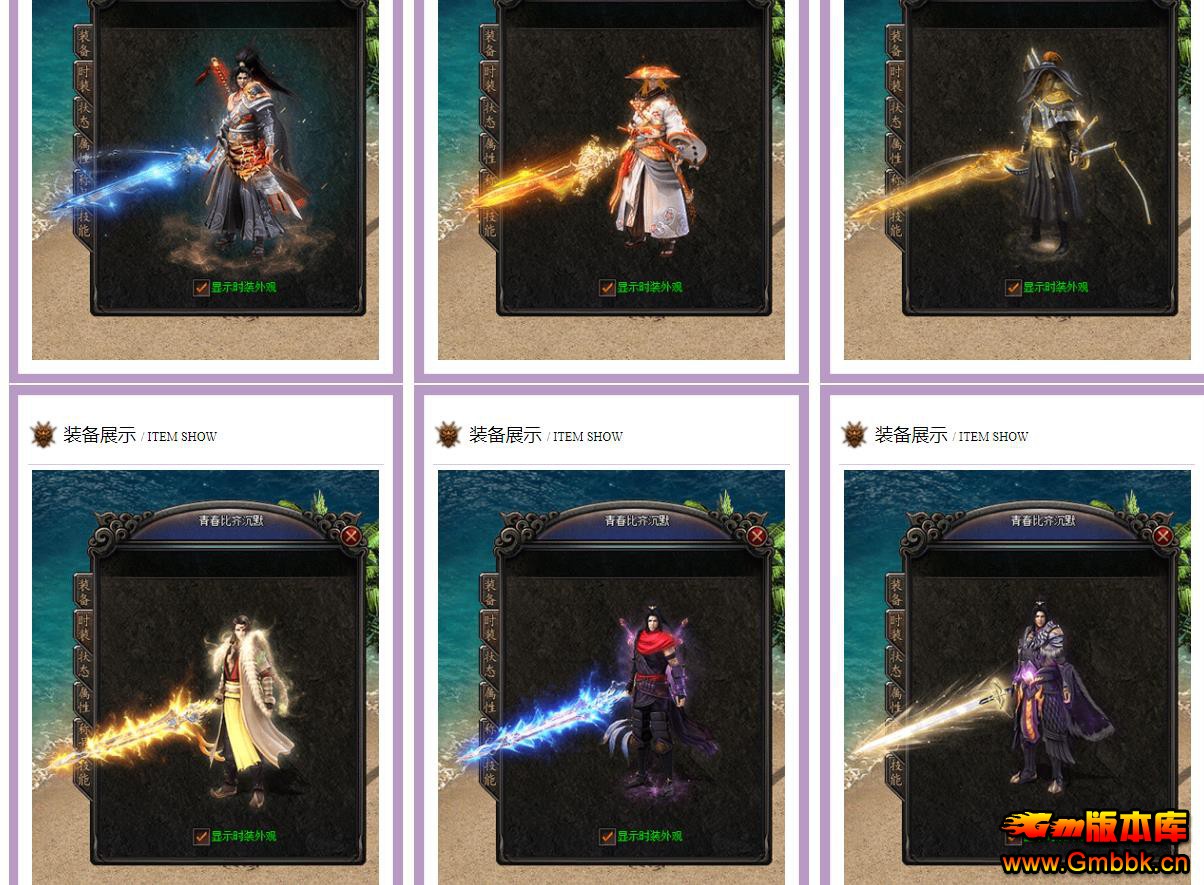Toggle 显示时装外观 under the fur-coat swordsman
The height and width of the screenshot is (885, 1204).
(x=201, y=837)
